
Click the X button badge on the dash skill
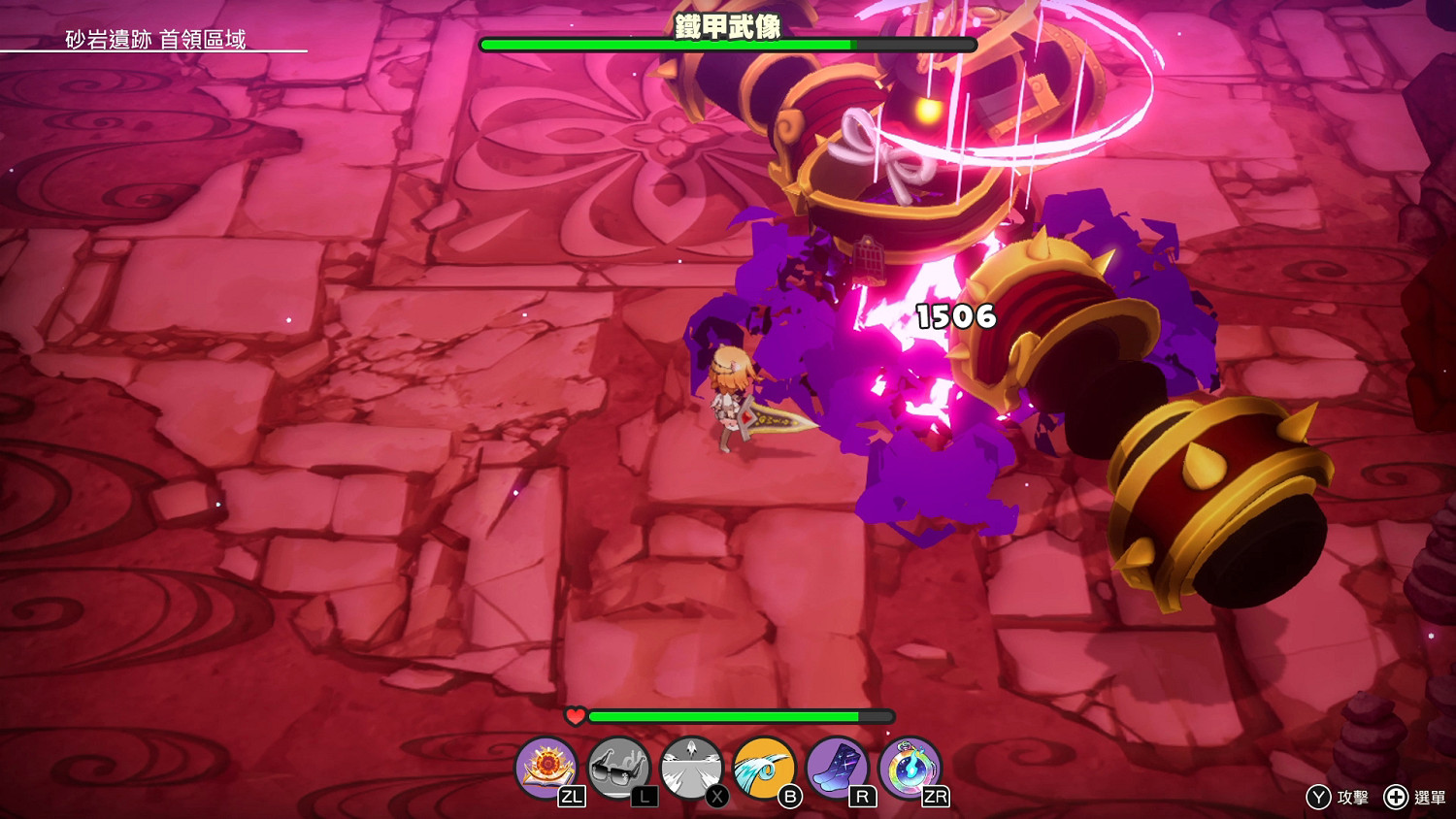(x=715, y=794)
